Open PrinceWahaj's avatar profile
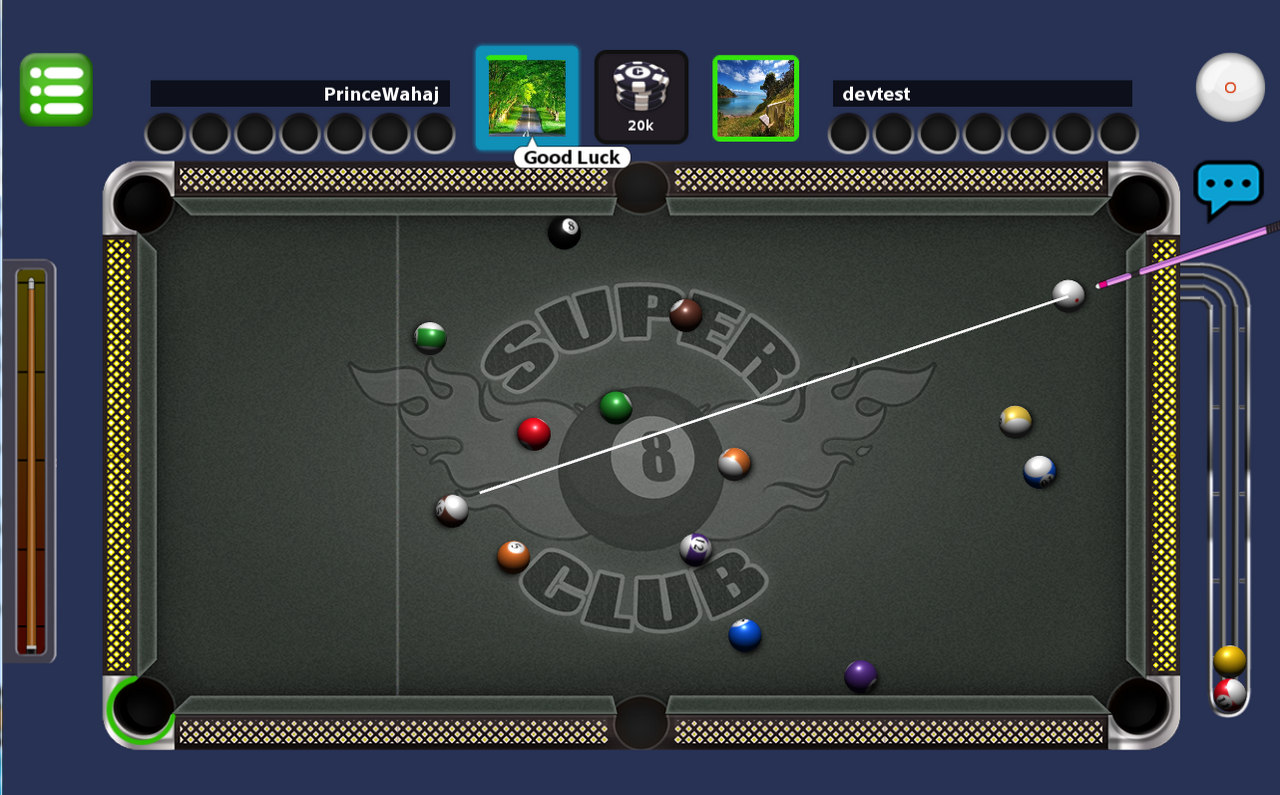This screenshot has height=795, width=1280. click(x=527, y=96)
